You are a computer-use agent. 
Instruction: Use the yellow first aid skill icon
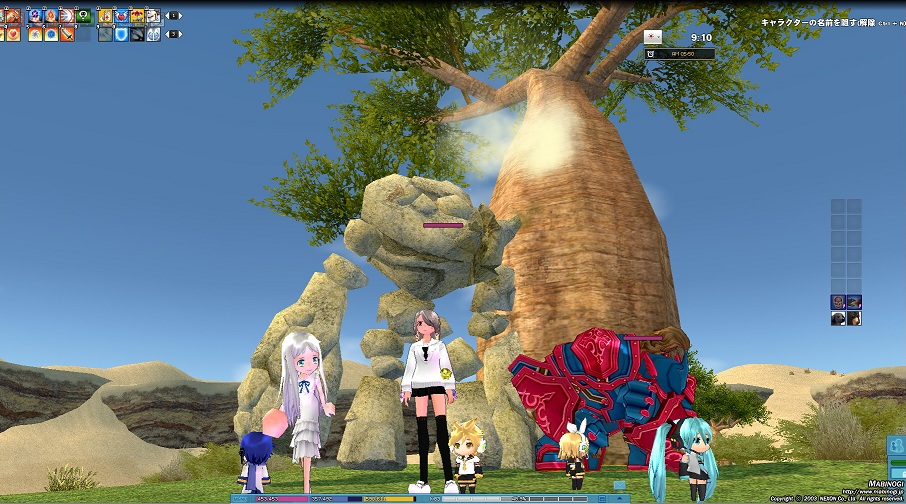coord(105,16)
